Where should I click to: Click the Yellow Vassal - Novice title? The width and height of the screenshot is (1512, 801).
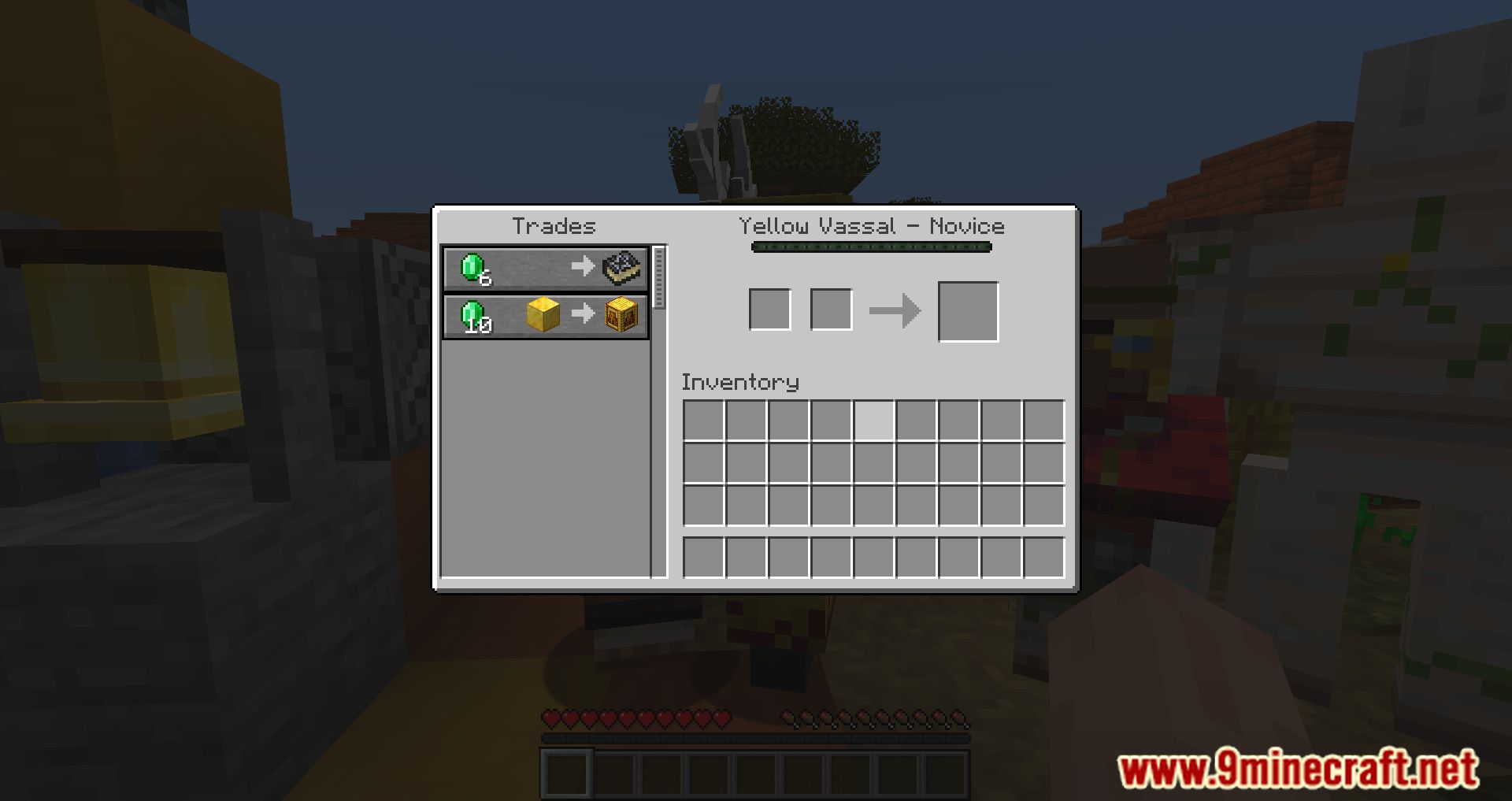click(872, 226)
